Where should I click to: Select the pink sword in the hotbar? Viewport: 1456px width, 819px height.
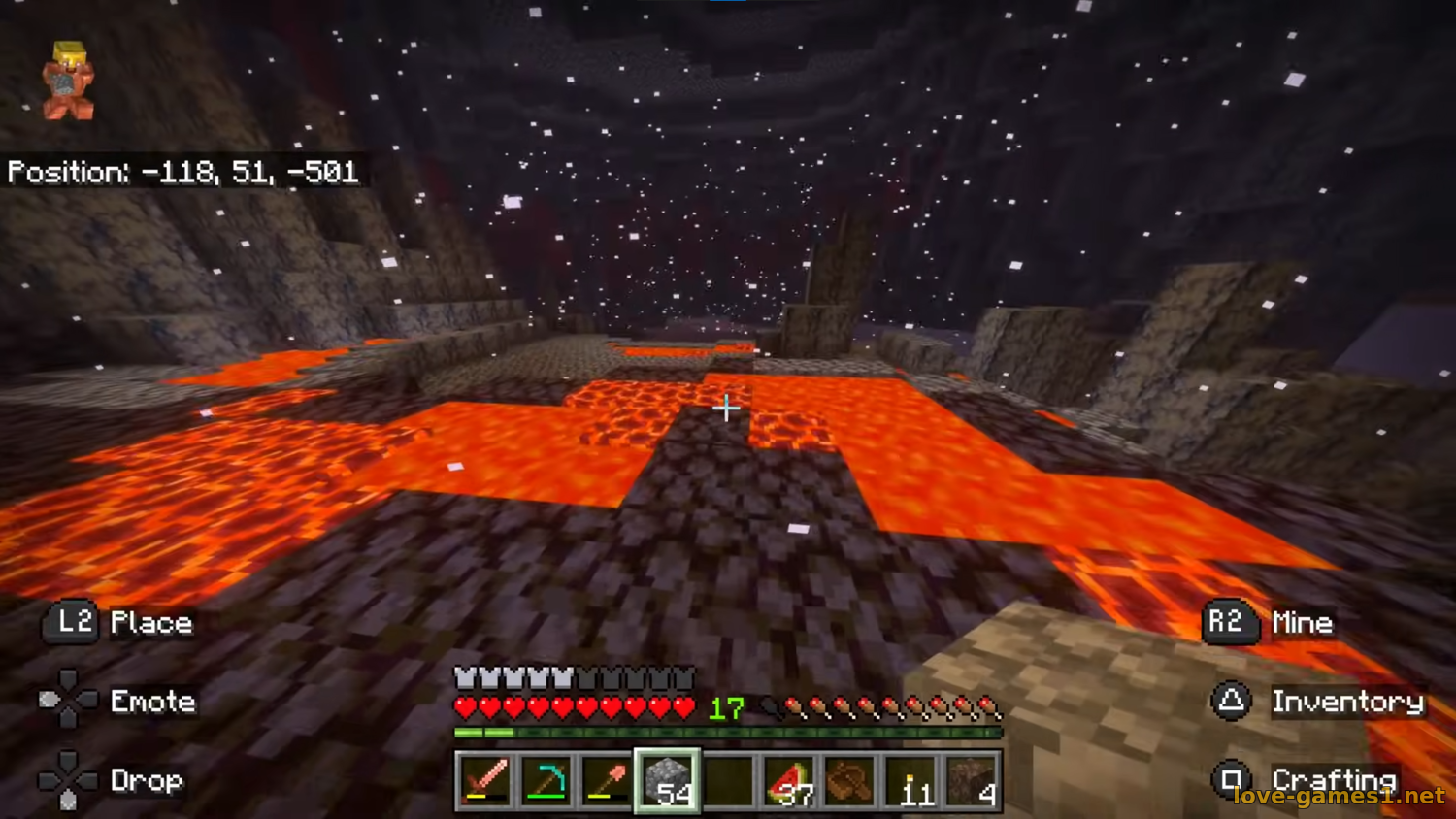[x=484, y=780]
